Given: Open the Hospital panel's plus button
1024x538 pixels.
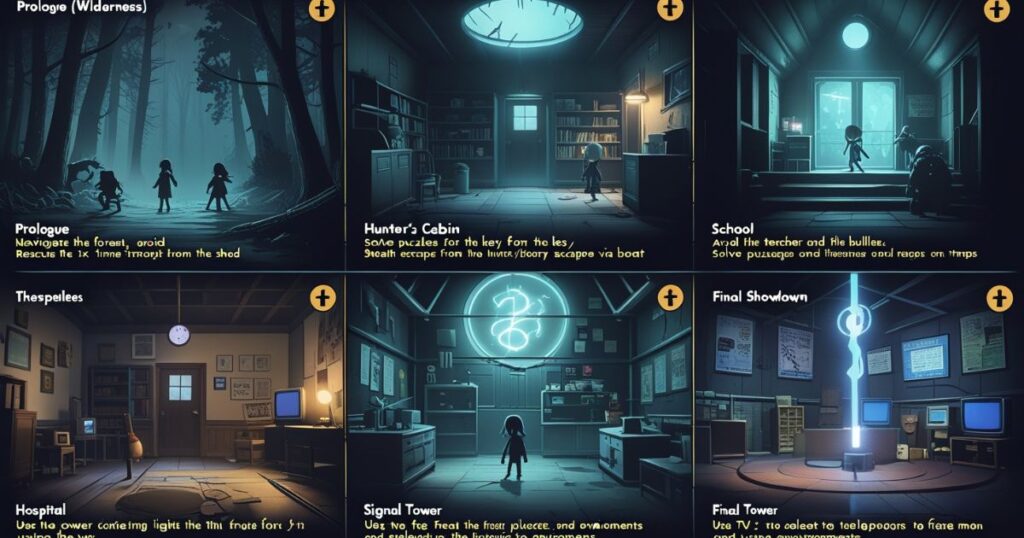Looking at the screenshot, I should pos(321,297).
